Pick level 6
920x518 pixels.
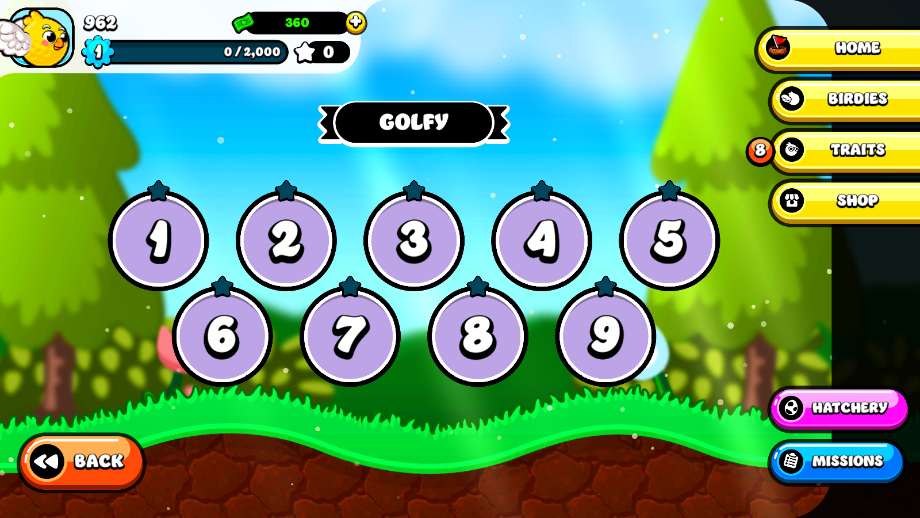(222, 336)
